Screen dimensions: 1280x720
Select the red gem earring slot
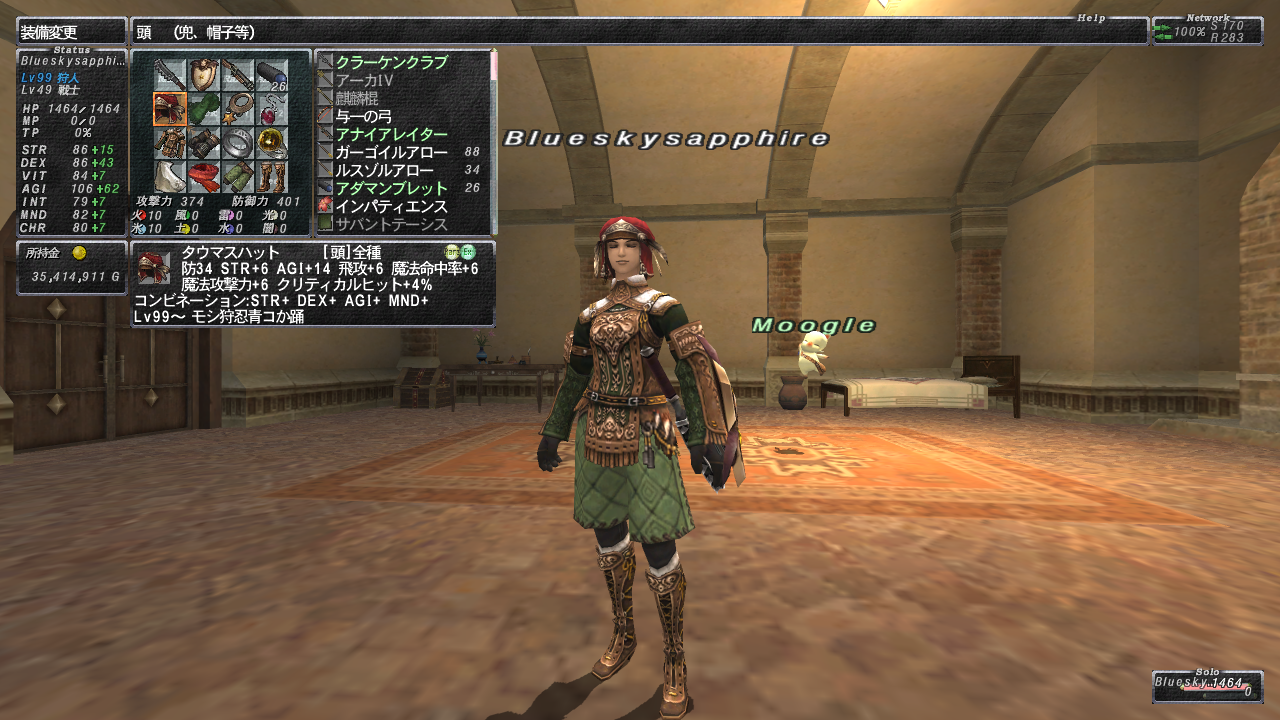272,108
